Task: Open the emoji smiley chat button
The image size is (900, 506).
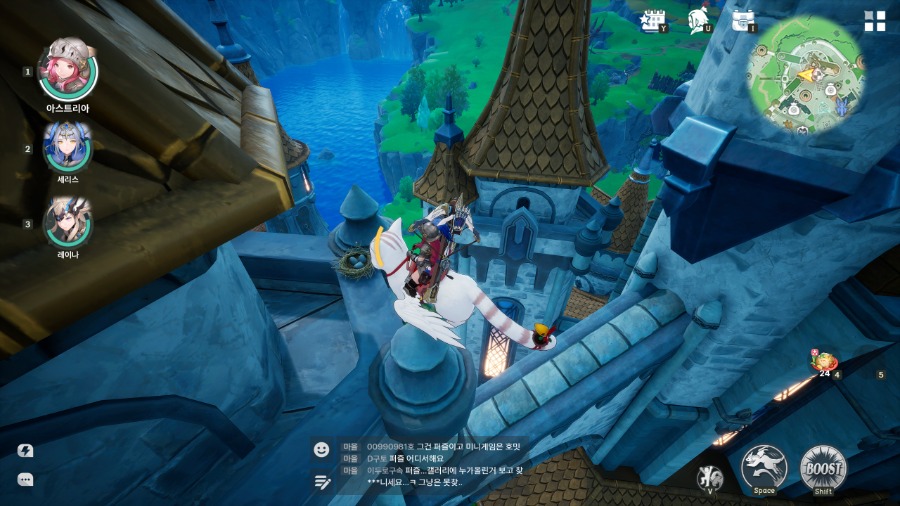Action: tap(321, 450)
